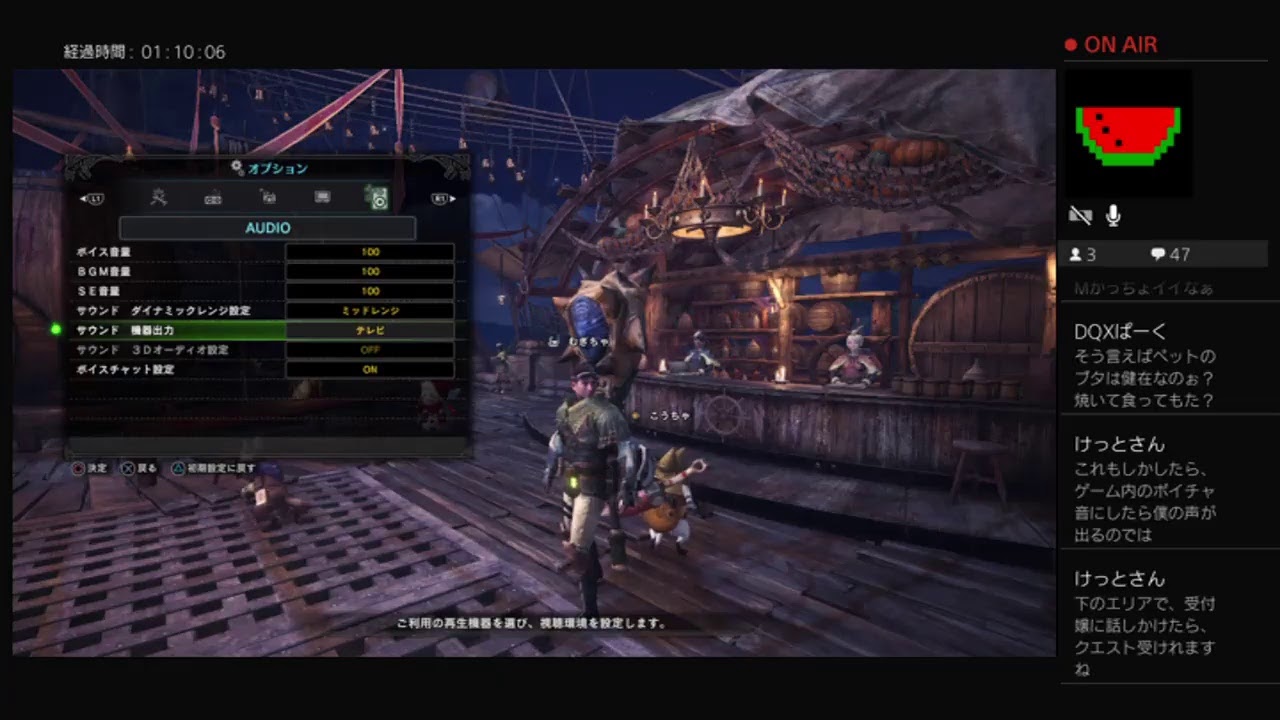The image size is (1280, 720).
Task: Click the watermelon streamer avatar thumbnail
Action: point(1128,134)
